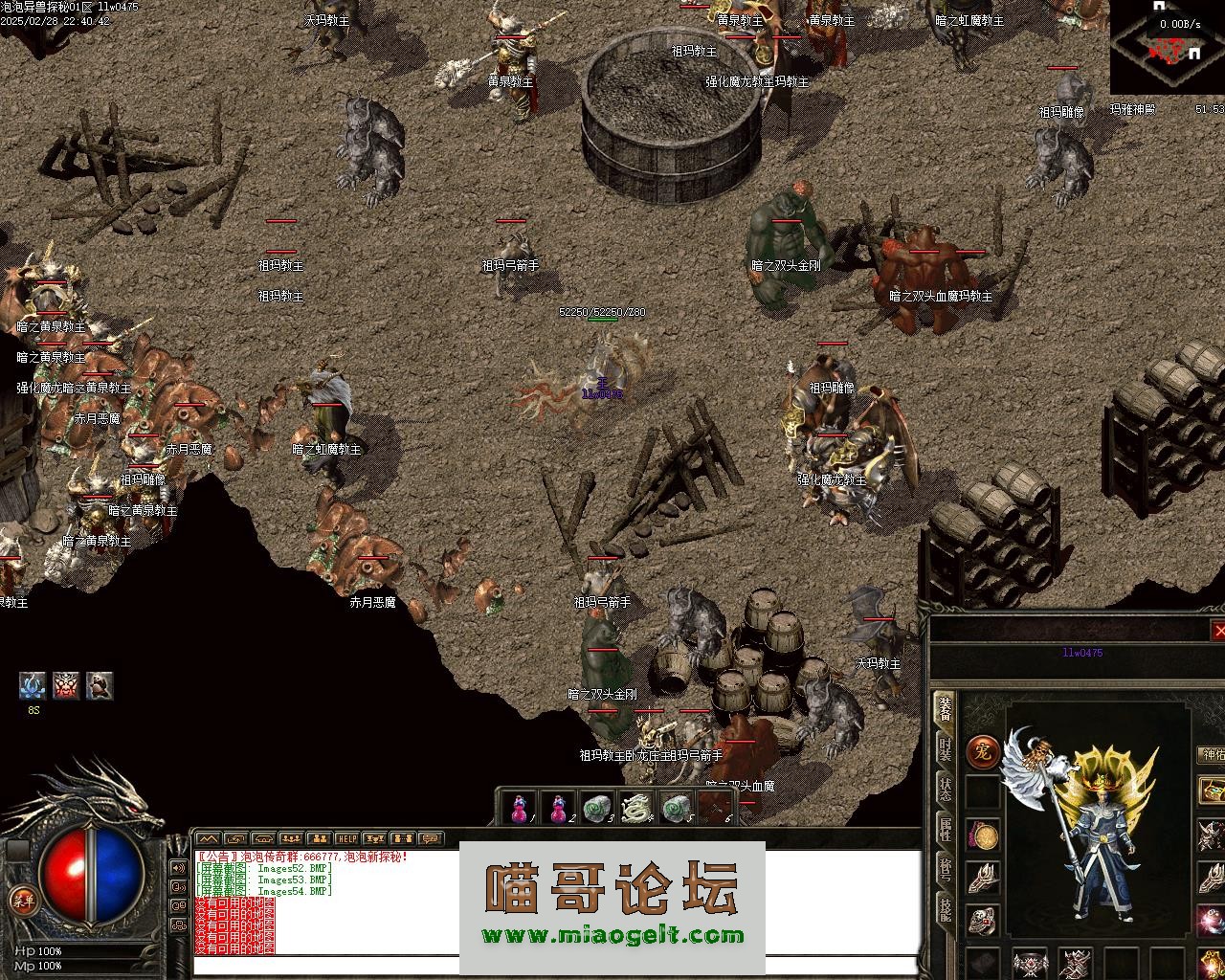Switch to the 时装 (fashion) tab
1225x980 pixels.
(945, 750)
